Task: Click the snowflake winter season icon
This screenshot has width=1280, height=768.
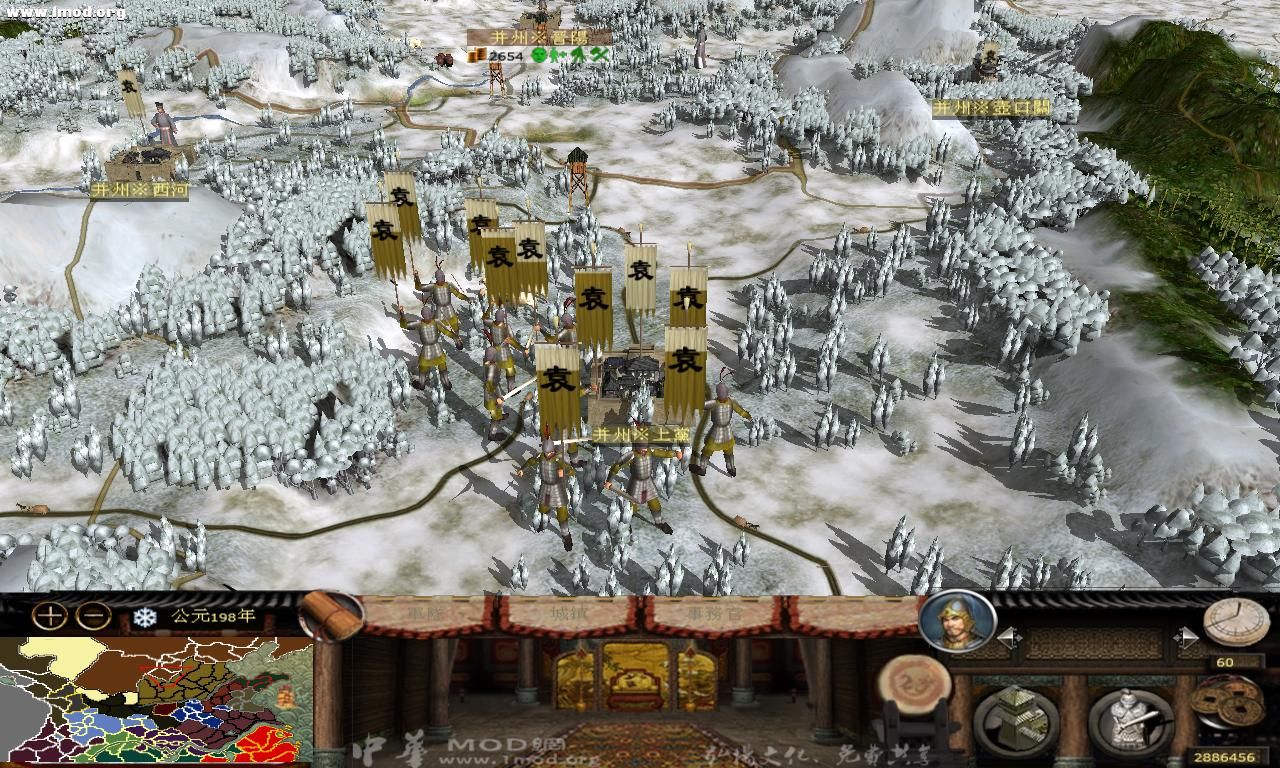Action: tap(143, 617)
